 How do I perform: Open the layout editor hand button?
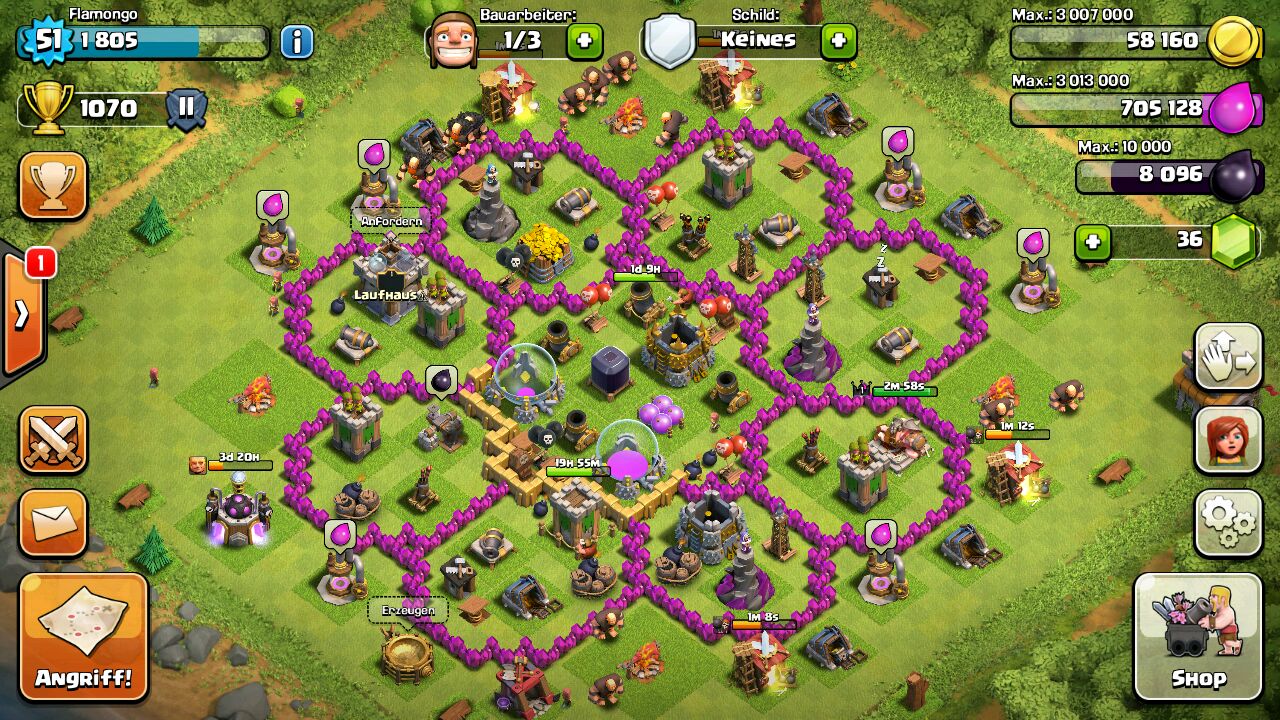[1227, 356]
